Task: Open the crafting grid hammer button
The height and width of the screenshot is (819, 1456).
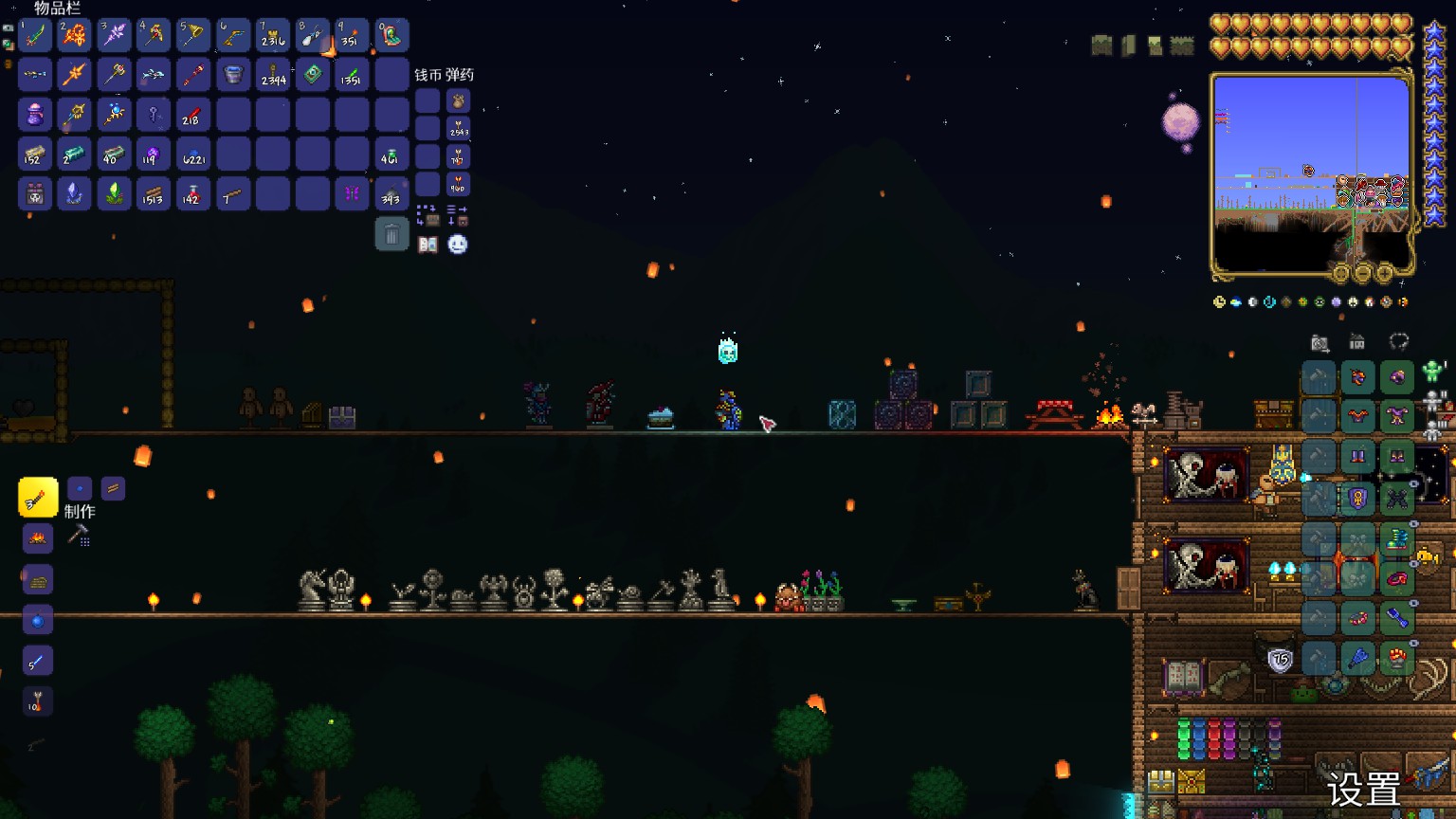Action: coord(80,537)
